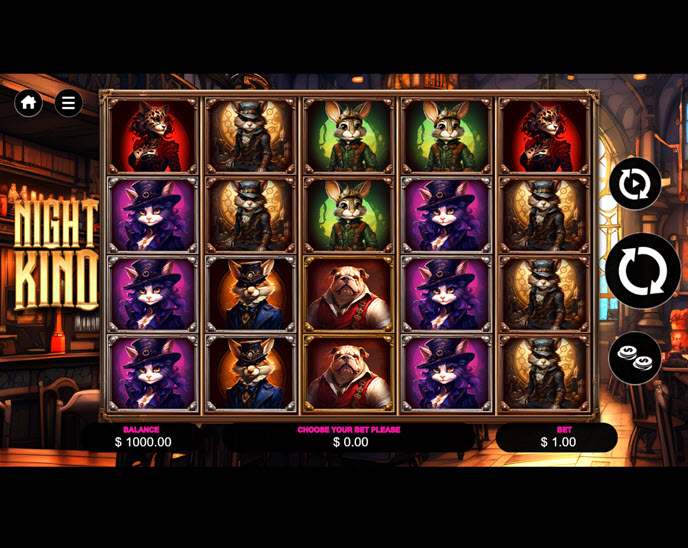
Task: Adjust the $1.00 bet amount
Action: [557, 437]
